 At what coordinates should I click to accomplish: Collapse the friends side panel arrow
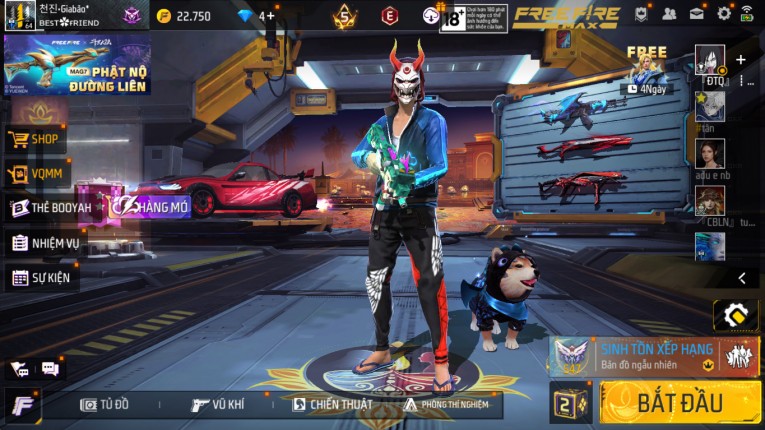pyautogui.click(x=741, y=278)
